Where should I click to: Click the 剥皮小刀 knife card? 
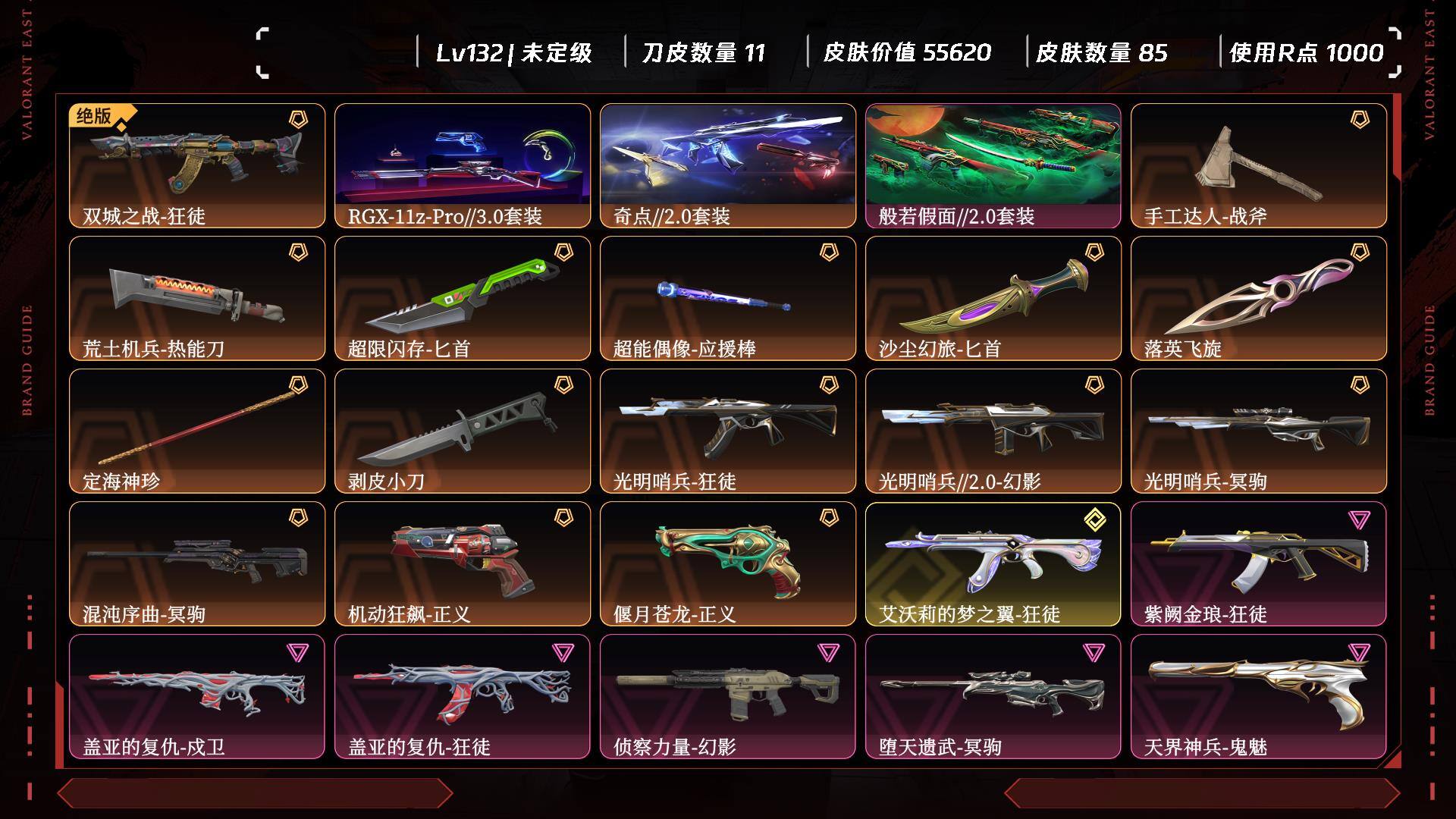[463, 431]
